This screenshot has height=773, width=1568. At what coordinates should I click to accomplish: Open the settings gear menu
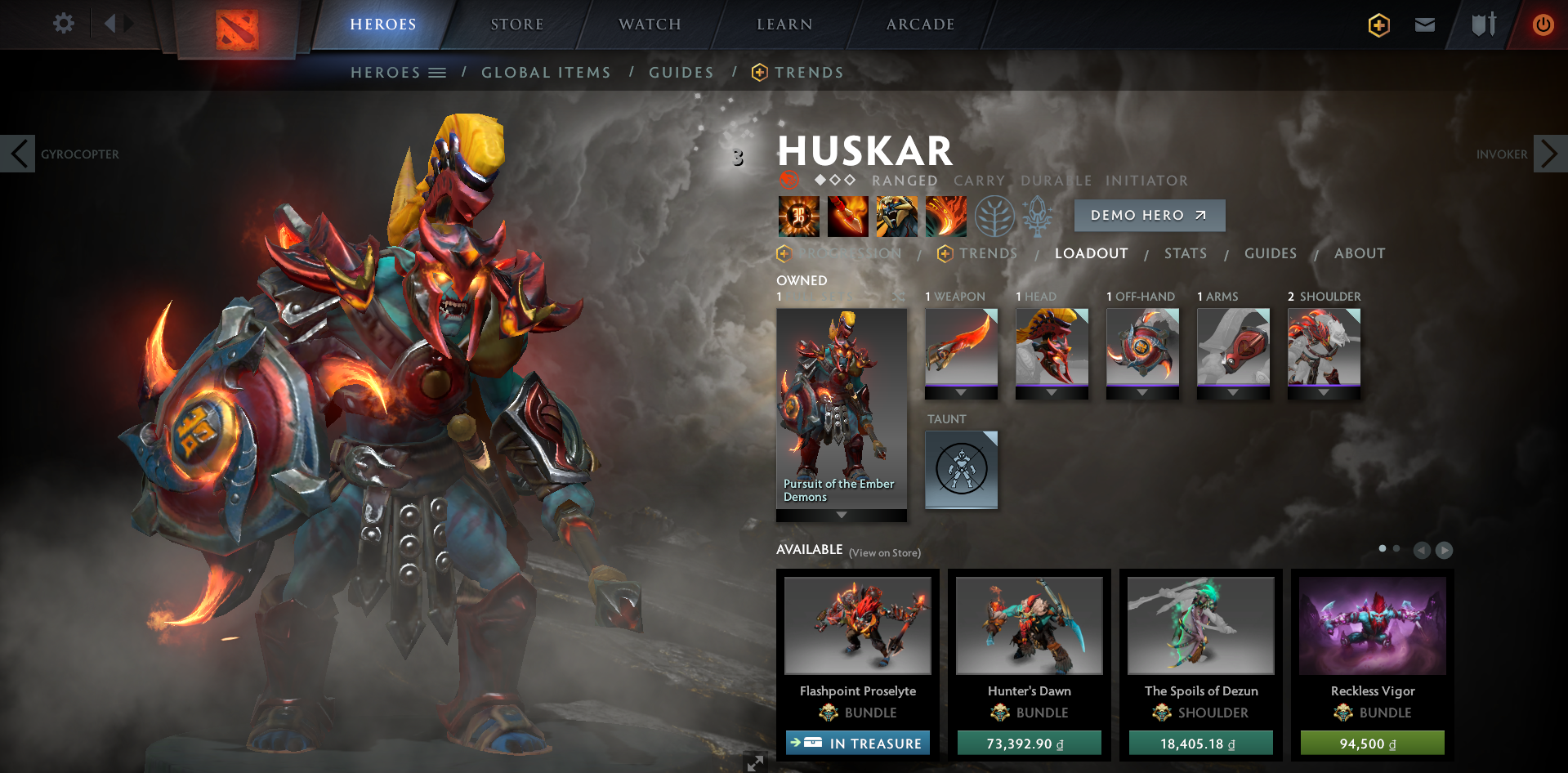tap(63, 24)
